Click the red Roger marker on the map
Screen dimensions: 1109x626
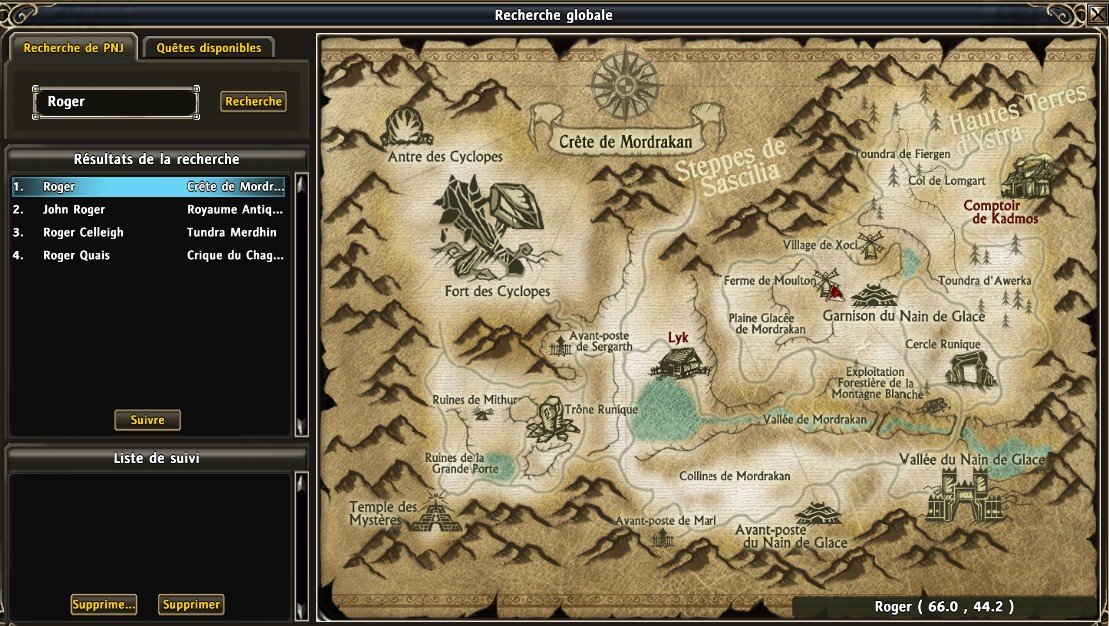click(834, 290)
